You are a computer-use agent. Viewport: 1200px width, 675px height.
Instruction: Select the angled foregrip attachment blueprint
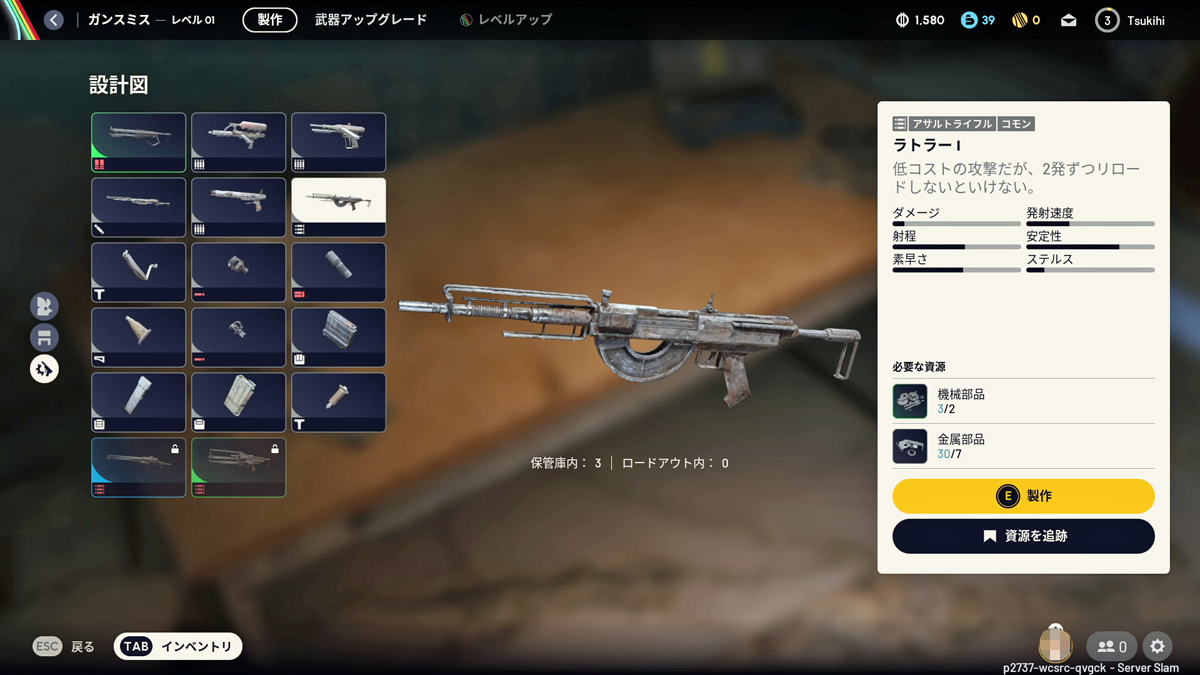(138, 272)
